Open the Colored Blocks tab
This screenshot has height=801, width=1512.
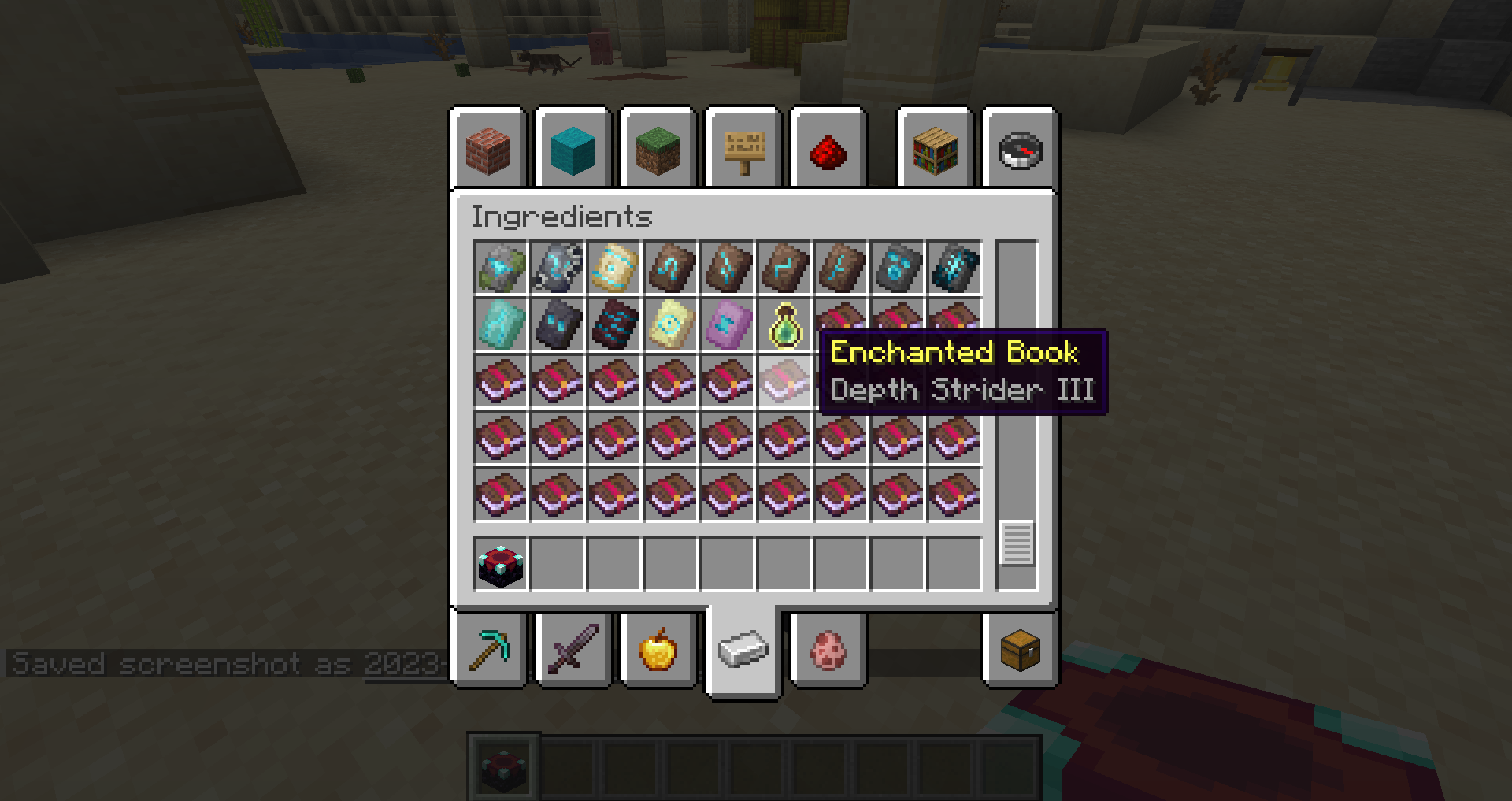573,150
